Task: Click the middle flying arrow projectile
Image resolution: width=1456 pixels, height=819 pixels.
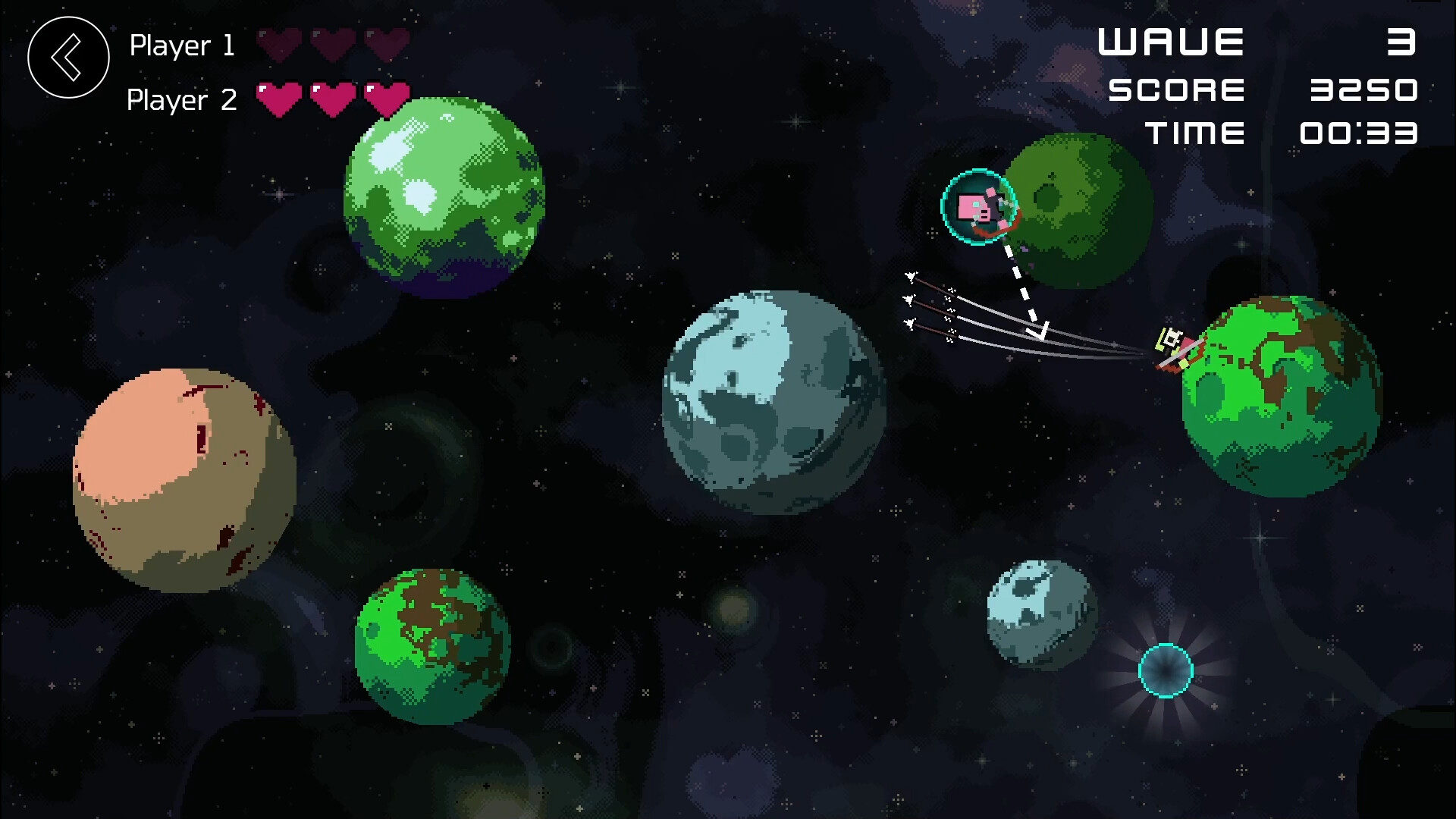Action: [x=908, y=300]
